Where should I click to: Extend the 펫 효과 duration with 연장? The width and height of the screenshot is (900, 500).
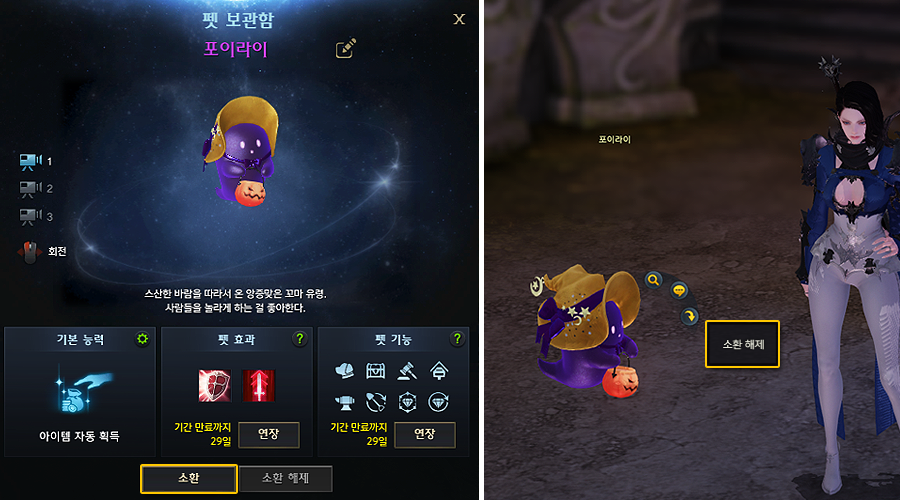[270, 435]
